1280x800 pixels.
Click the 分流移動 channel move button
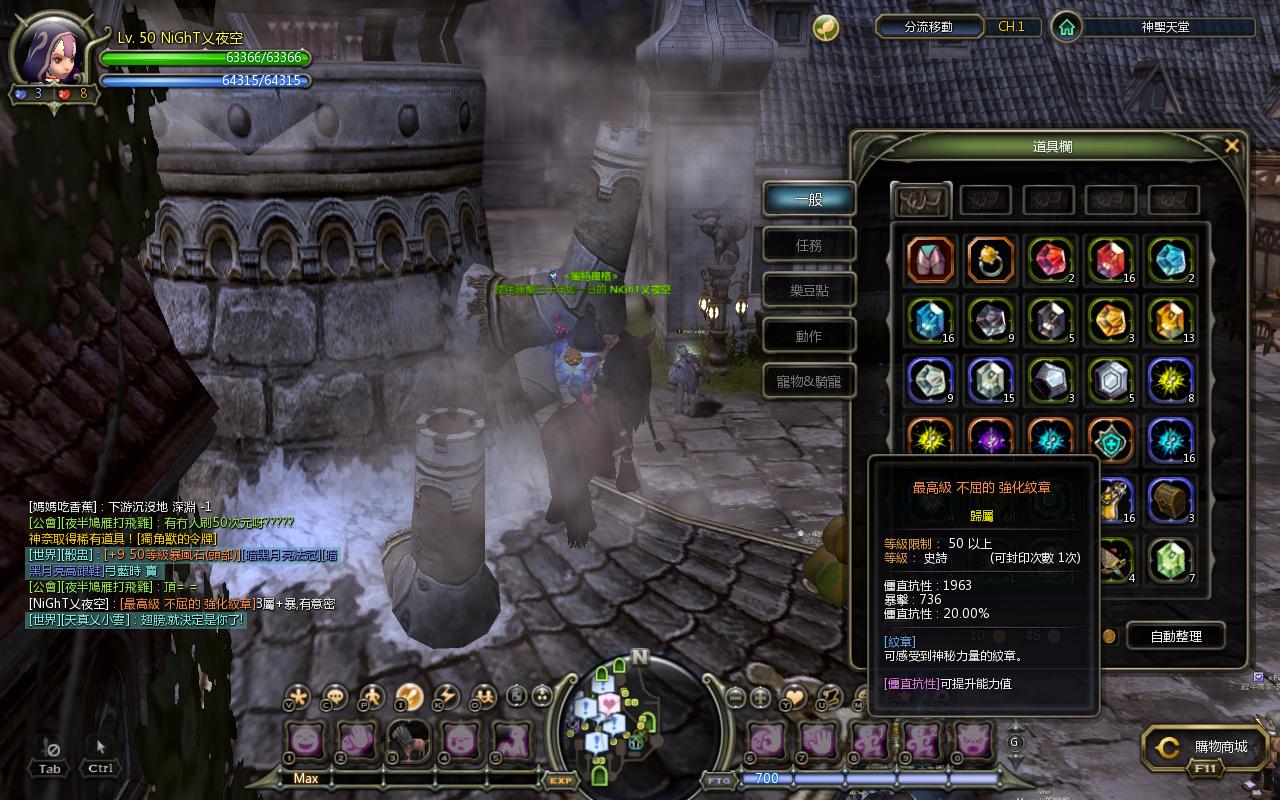point(927,27)
